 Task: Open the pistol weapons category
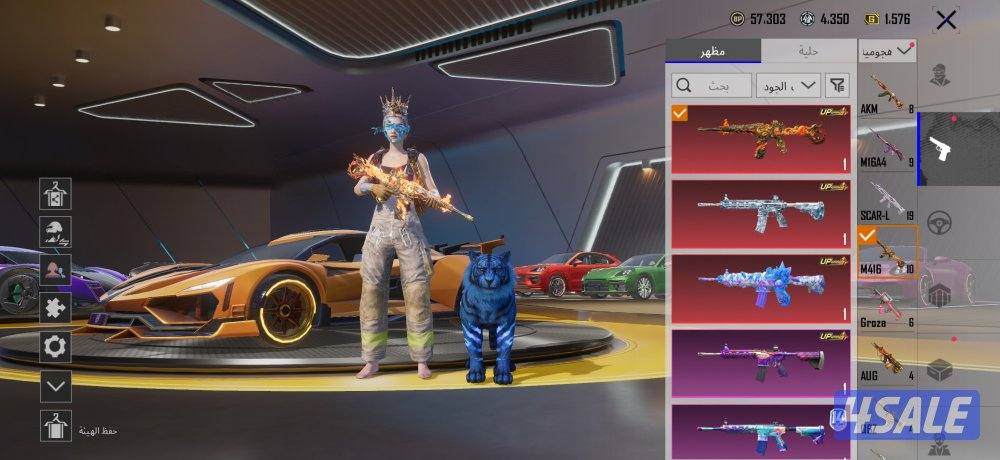click(x=940, y=150)
